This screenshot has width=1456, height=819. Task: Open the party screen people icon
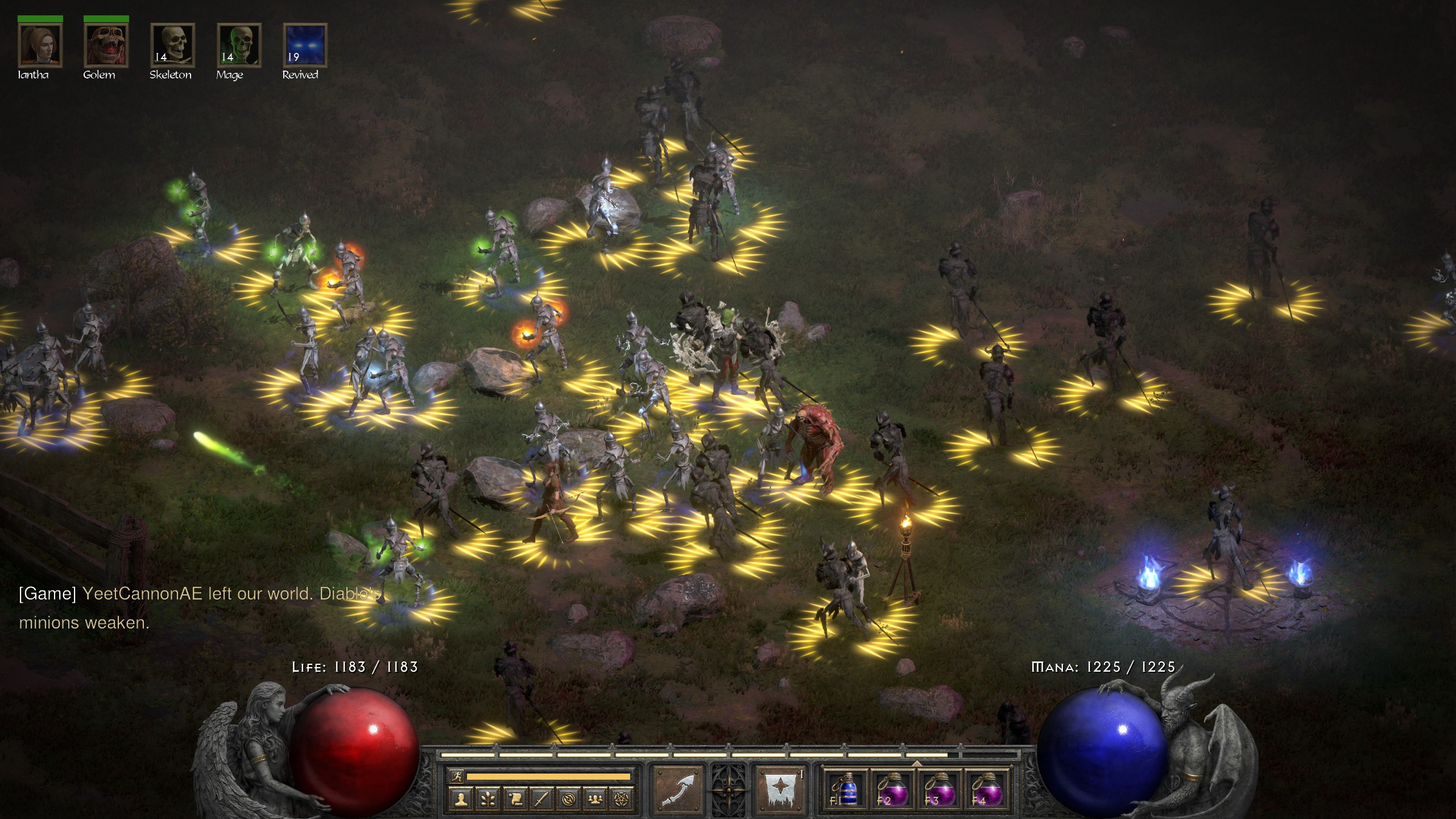(x=595, y=800)
